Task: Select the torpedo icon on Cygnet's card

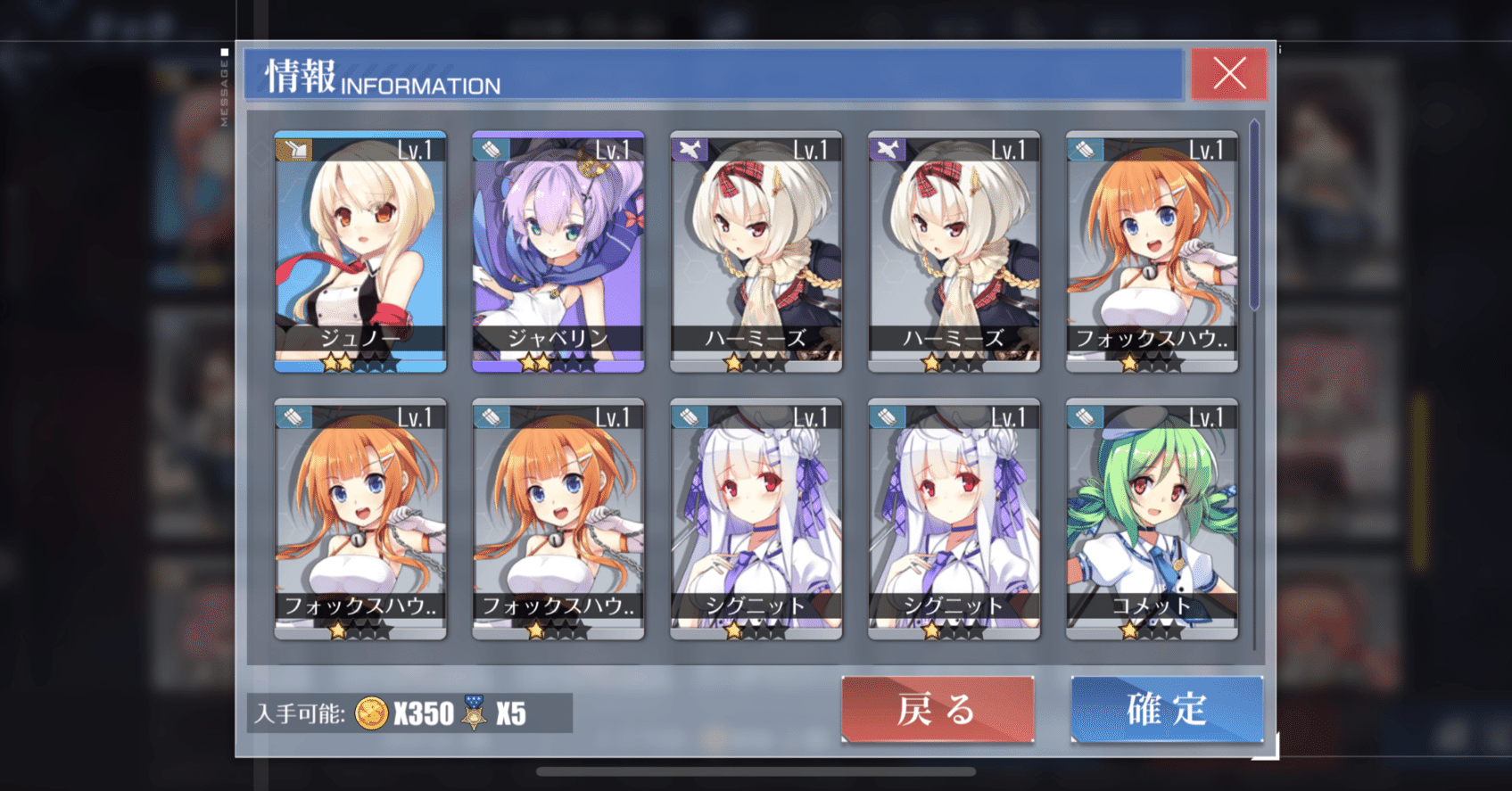Action: coord(688,416)
